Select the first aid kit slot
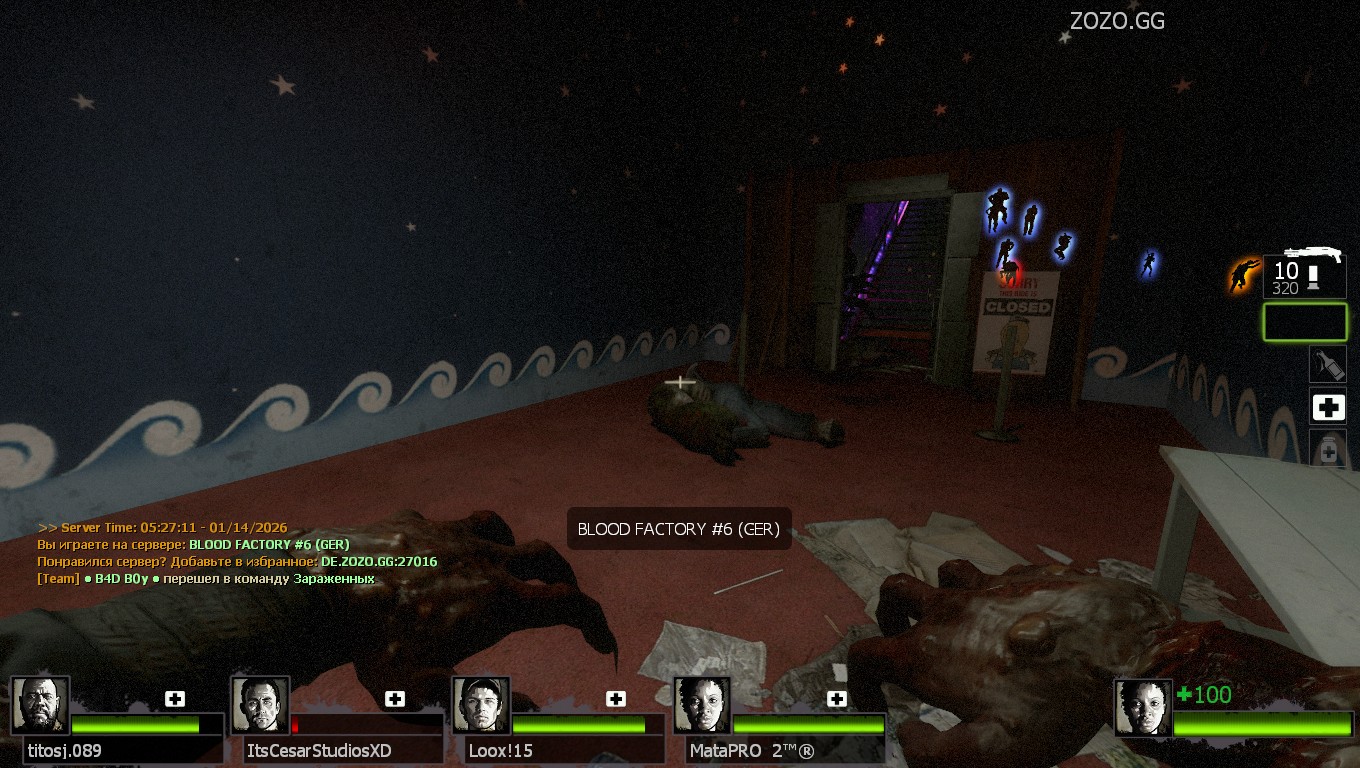The height and width of the screenshot is (768, 1360). 1328,407
